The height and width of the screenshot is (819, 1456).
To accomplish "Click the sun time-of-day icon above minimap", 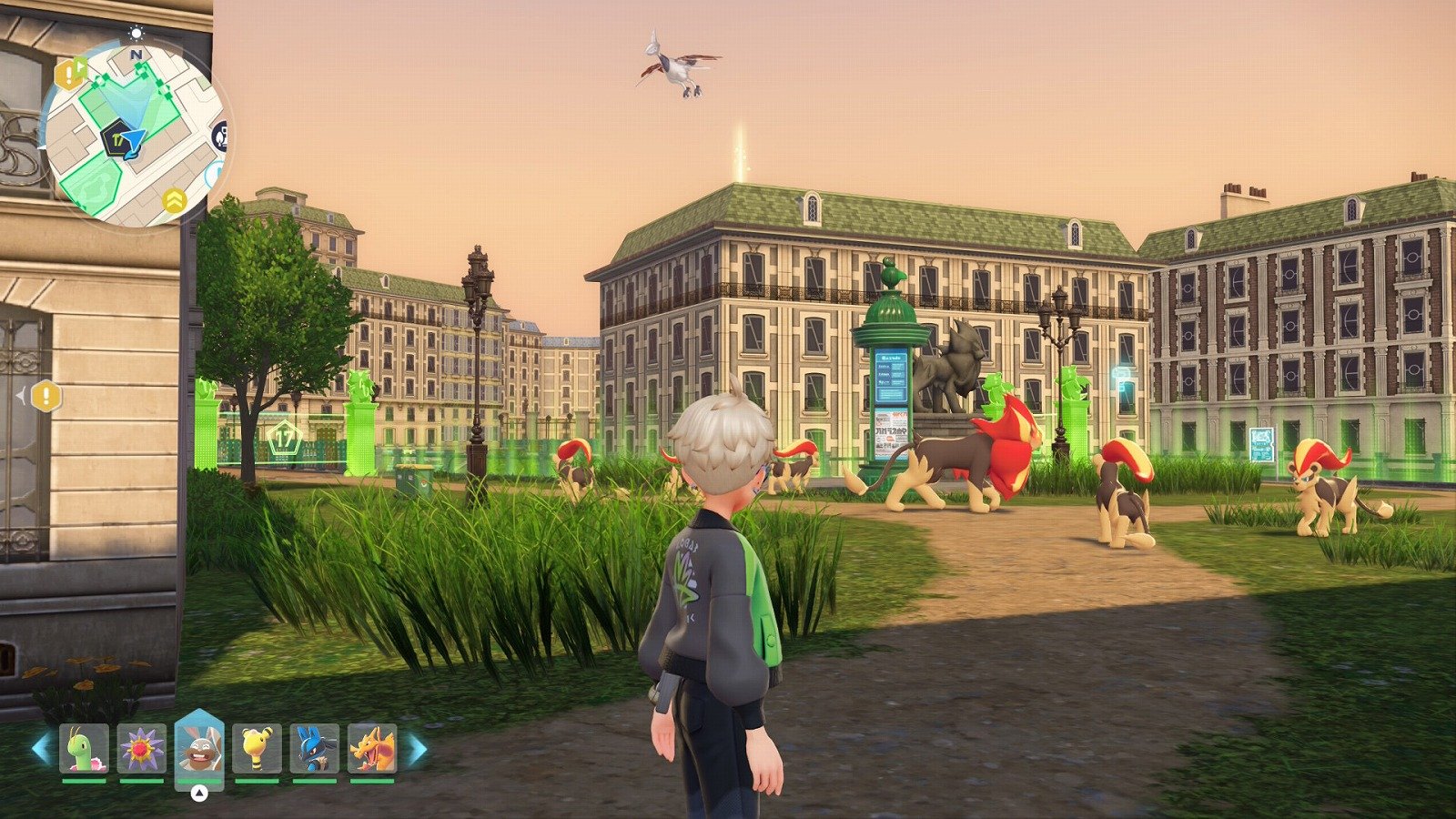I will point(136,34).
